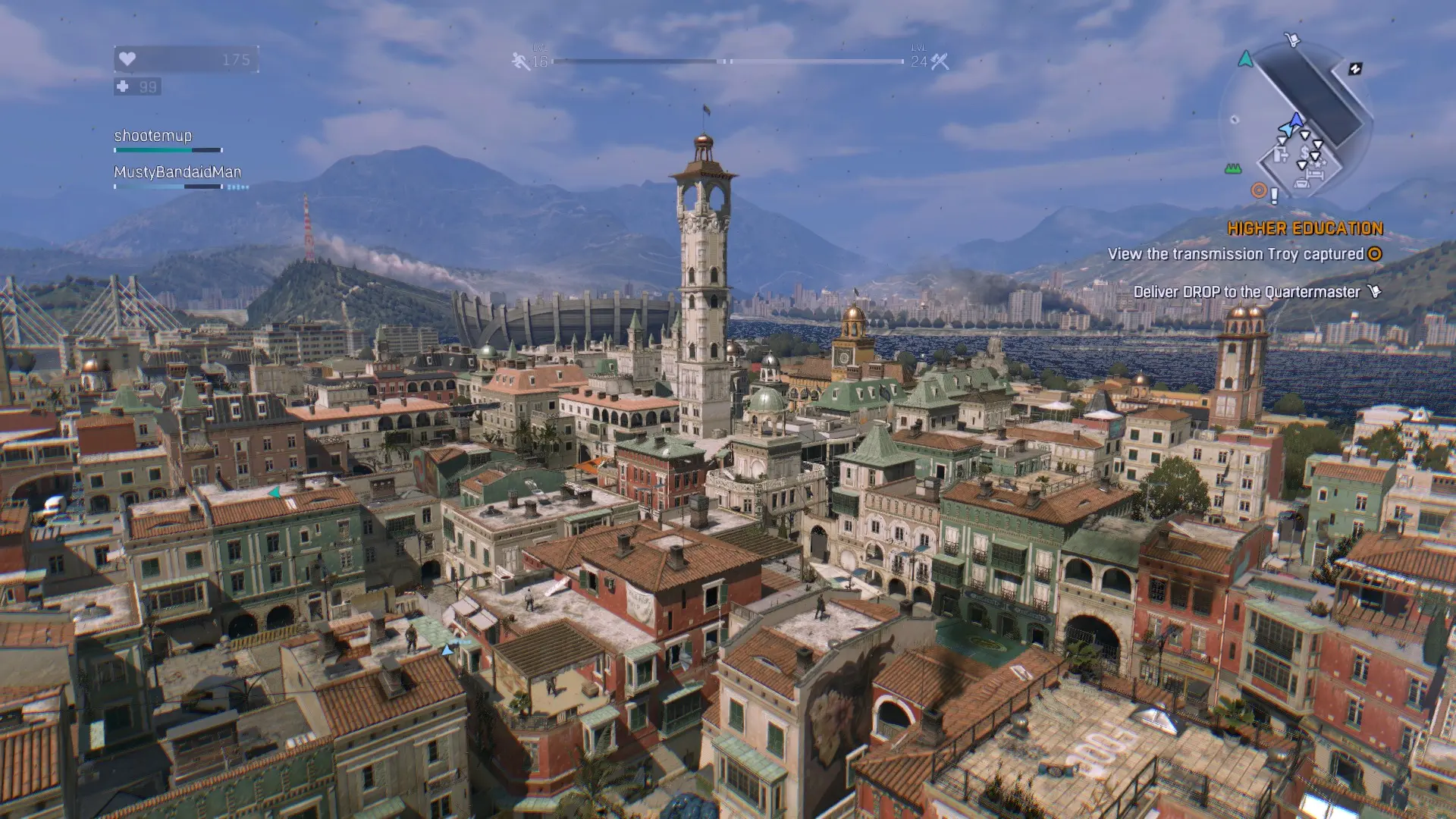Click the power crossed tools level icon
Screen dimensions: 1456x819
(940, 61)
